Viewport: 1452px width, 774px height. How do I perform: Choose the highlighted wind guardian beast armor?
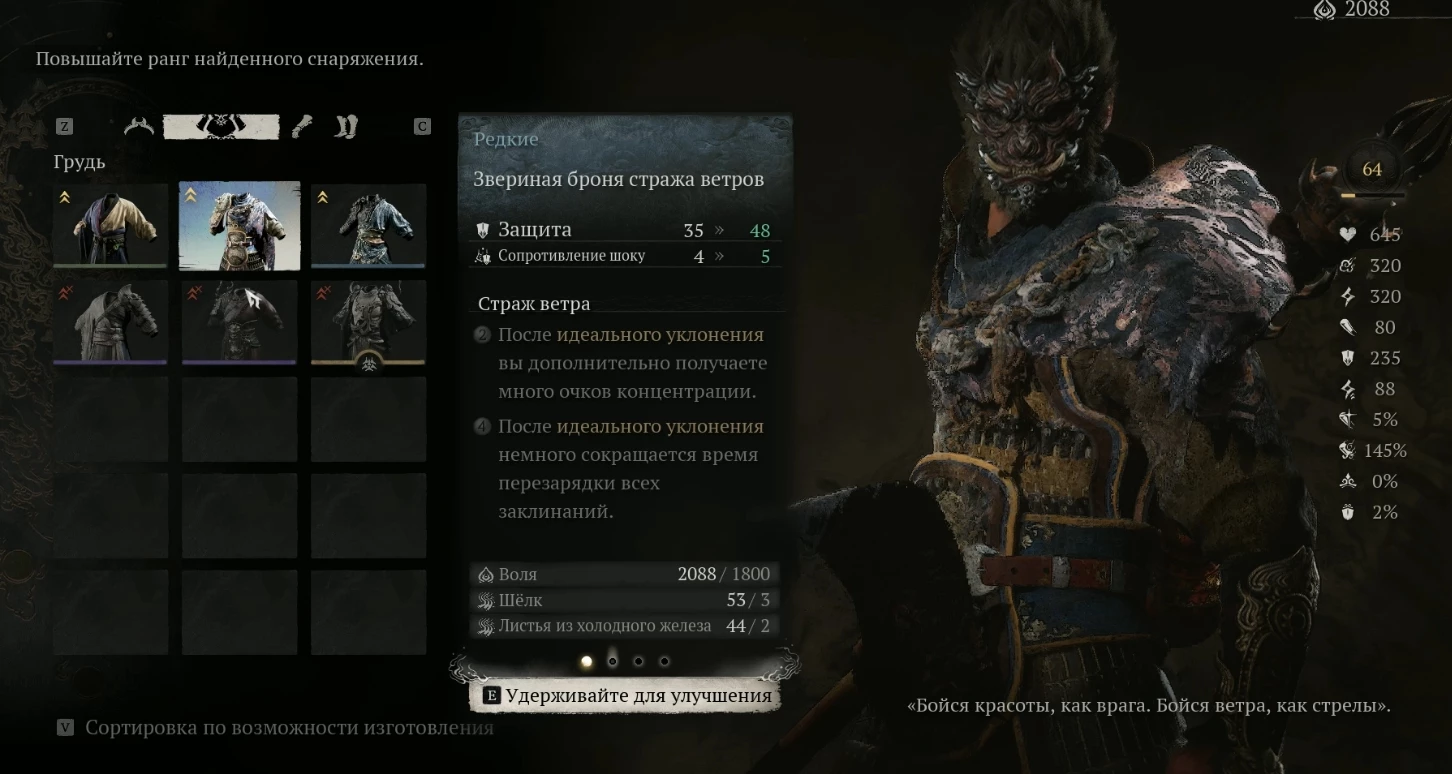[239, 226]
